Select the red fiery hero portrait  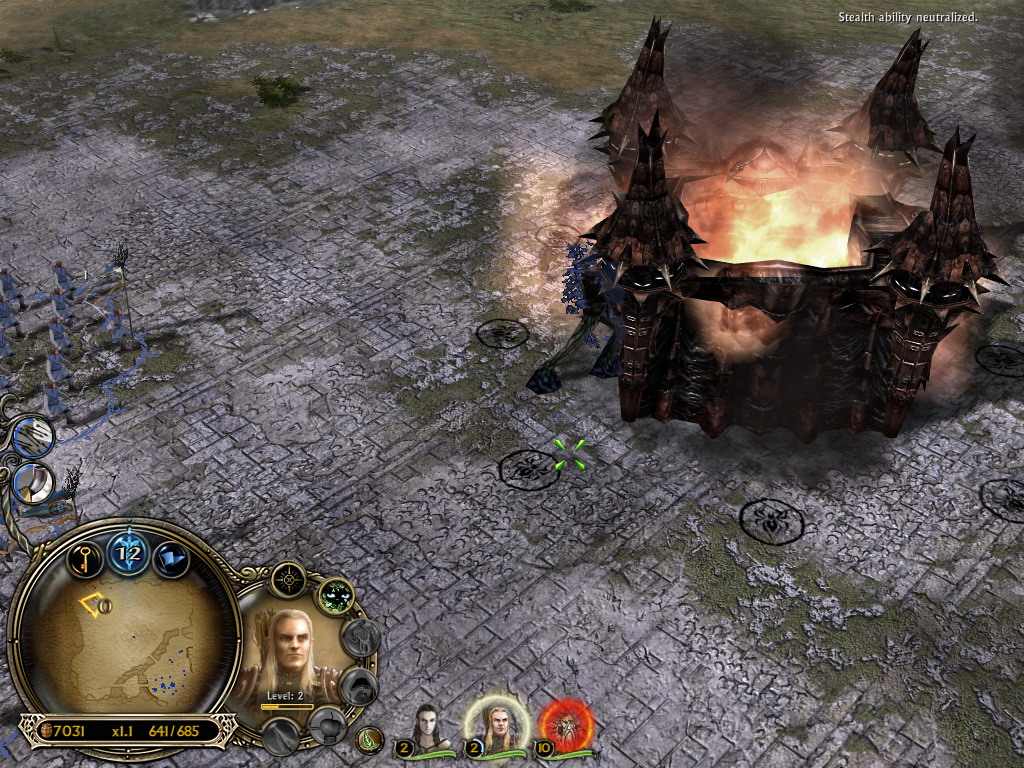click(566, 726)
